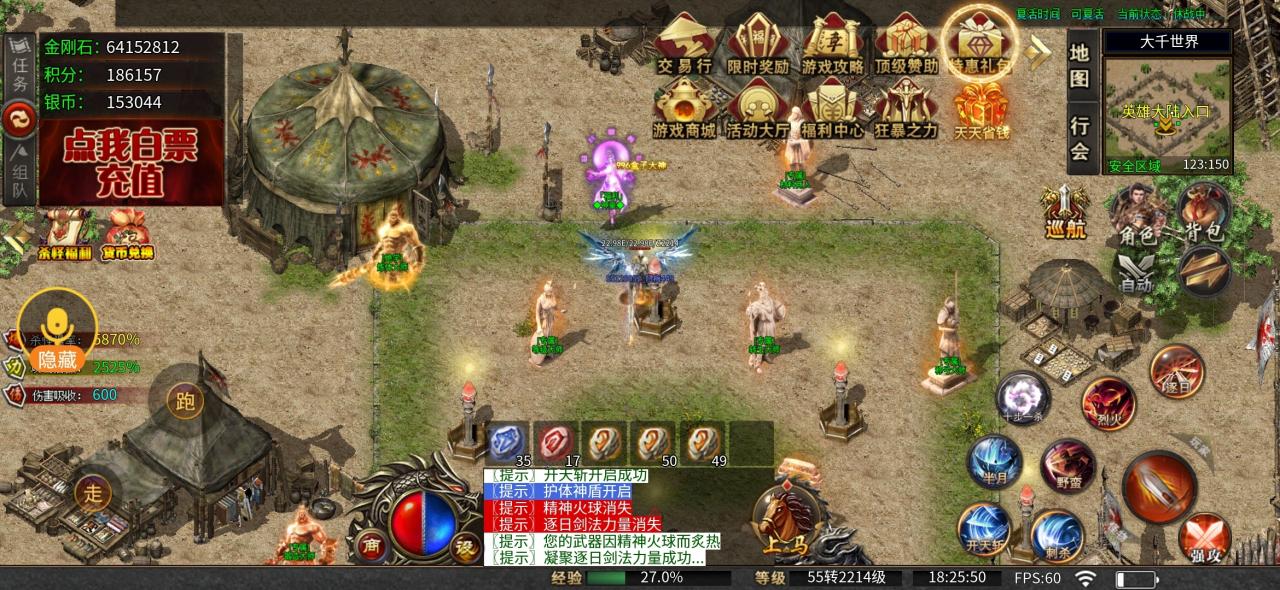Open the 天天省钱 daily savings gift
Screen dimensions: 1280x590
pos(980,108)
